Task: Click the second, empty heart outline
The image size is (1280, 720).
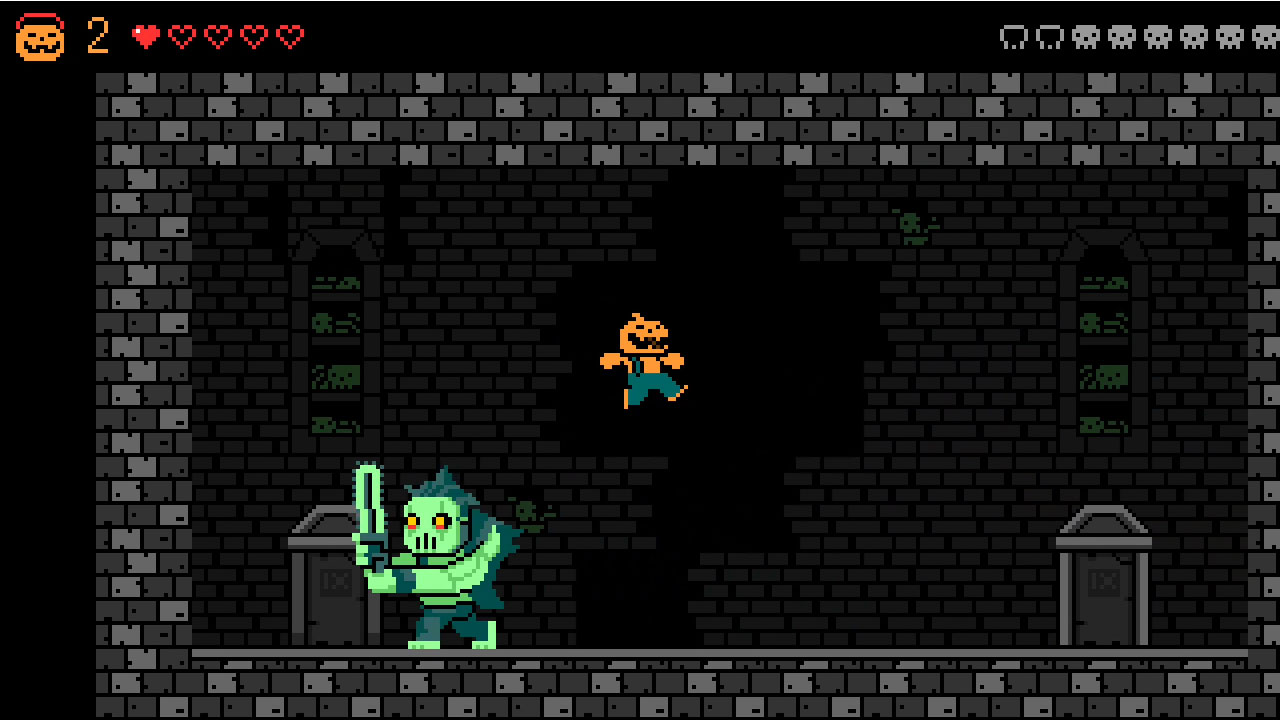Action: coord(182,35)
